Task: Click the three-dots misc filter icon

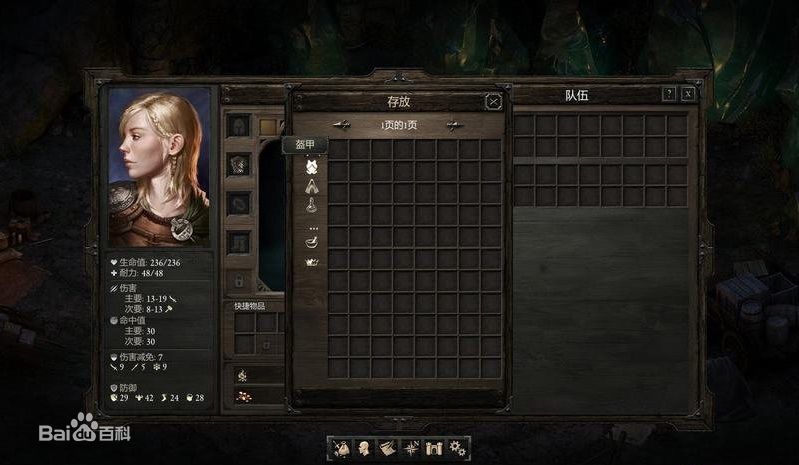Action: coord(312,227)
